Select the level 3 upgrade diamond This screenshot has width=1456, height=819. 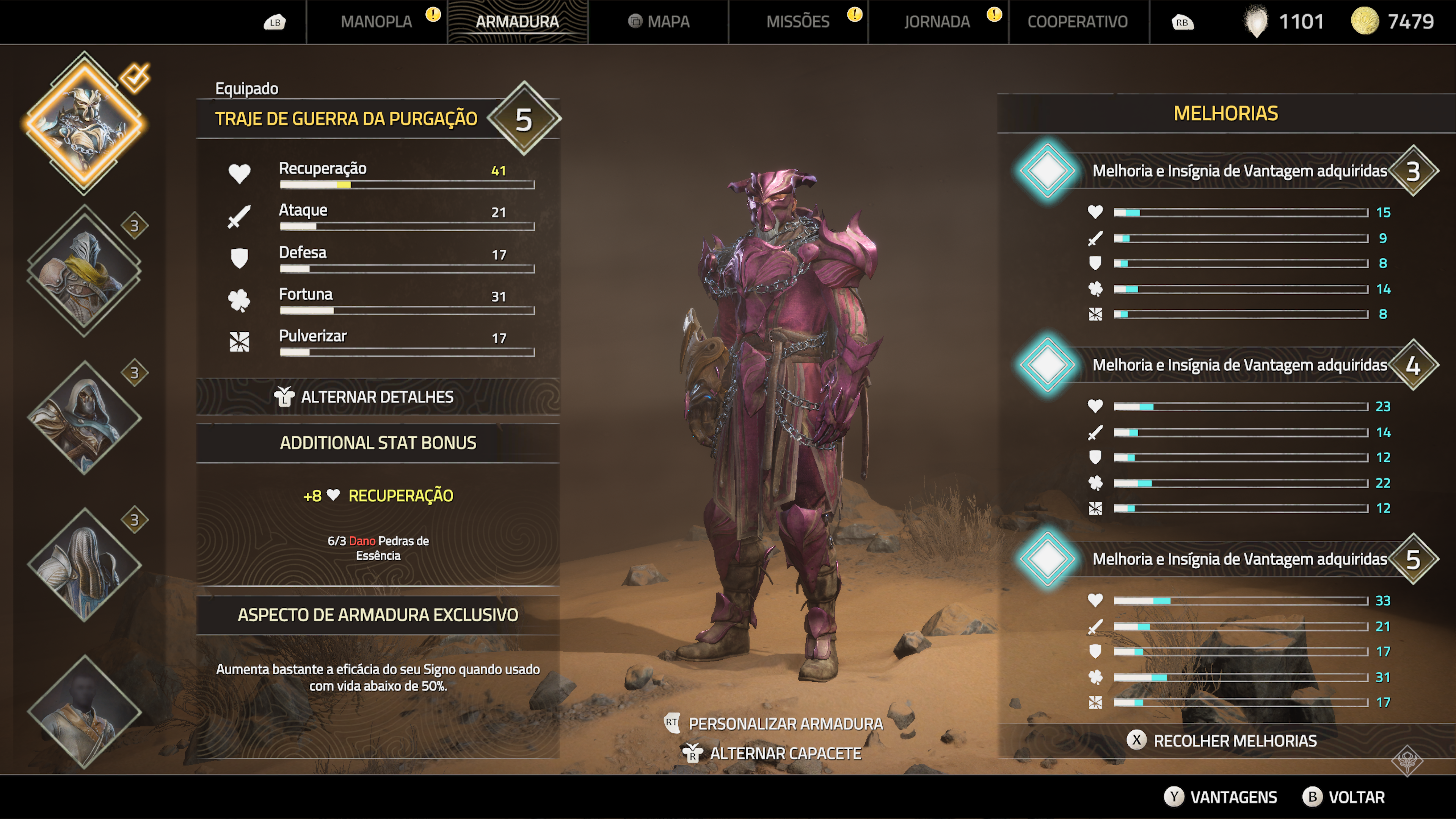[x=1047, y=171]
